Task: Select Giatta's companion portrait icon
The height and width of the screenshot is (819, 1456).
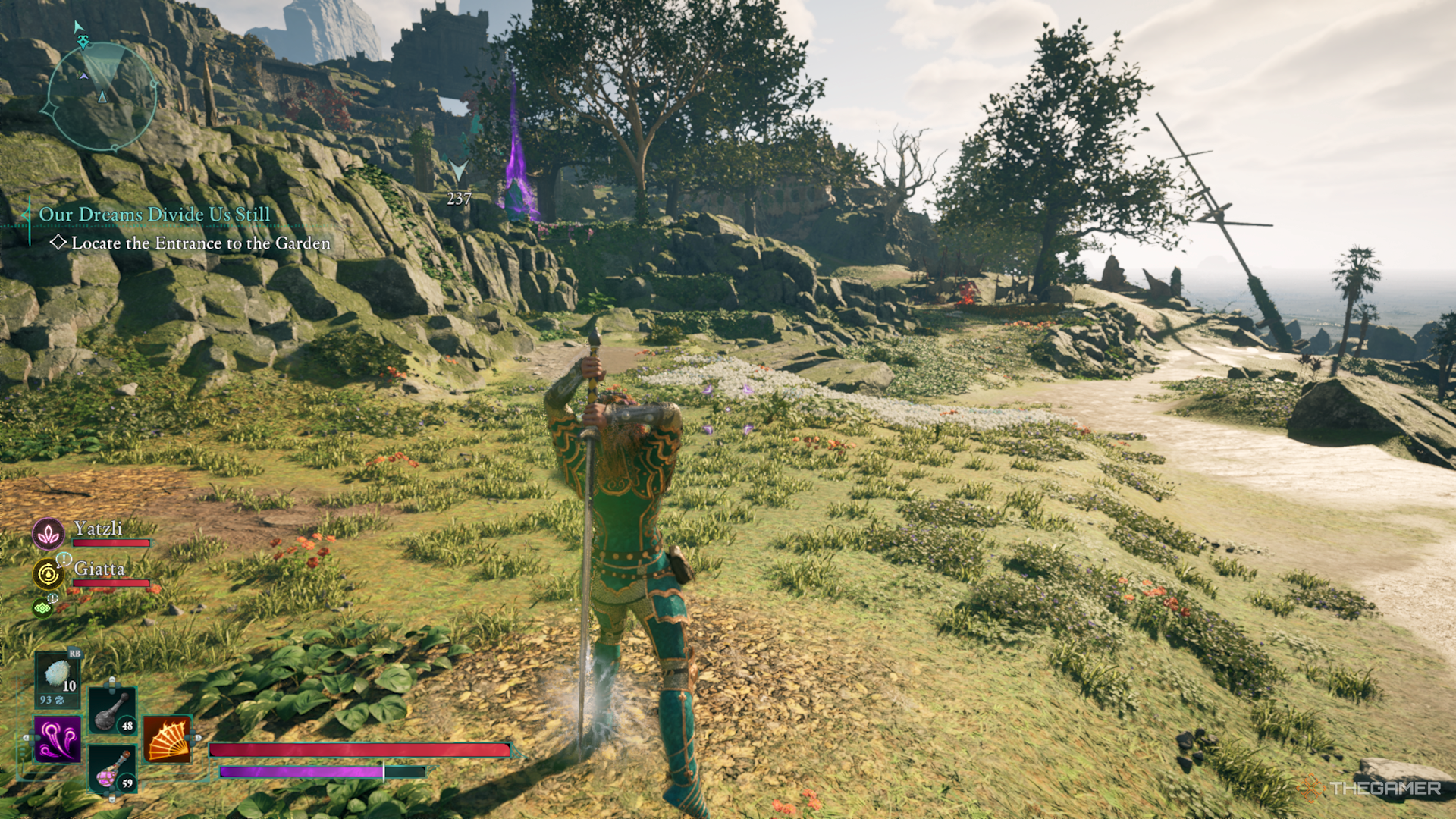Action: pyautogui.click(x=49, y=574)
